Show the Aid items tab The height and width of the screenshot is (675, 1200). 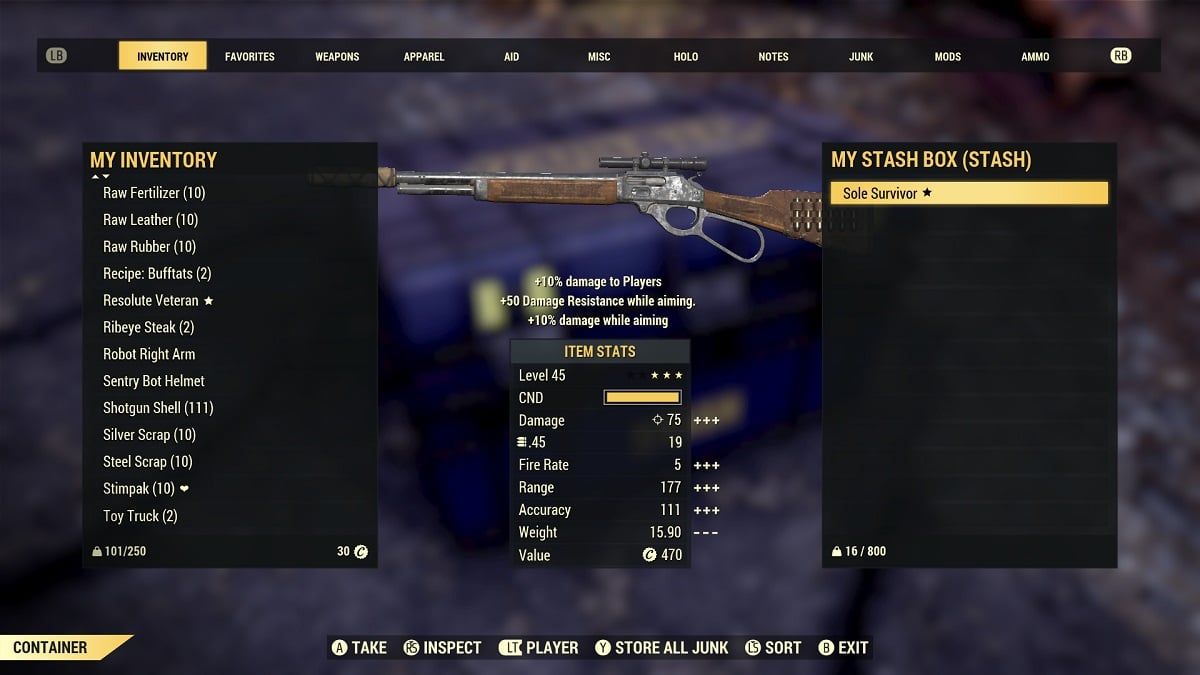click(511, 57)
